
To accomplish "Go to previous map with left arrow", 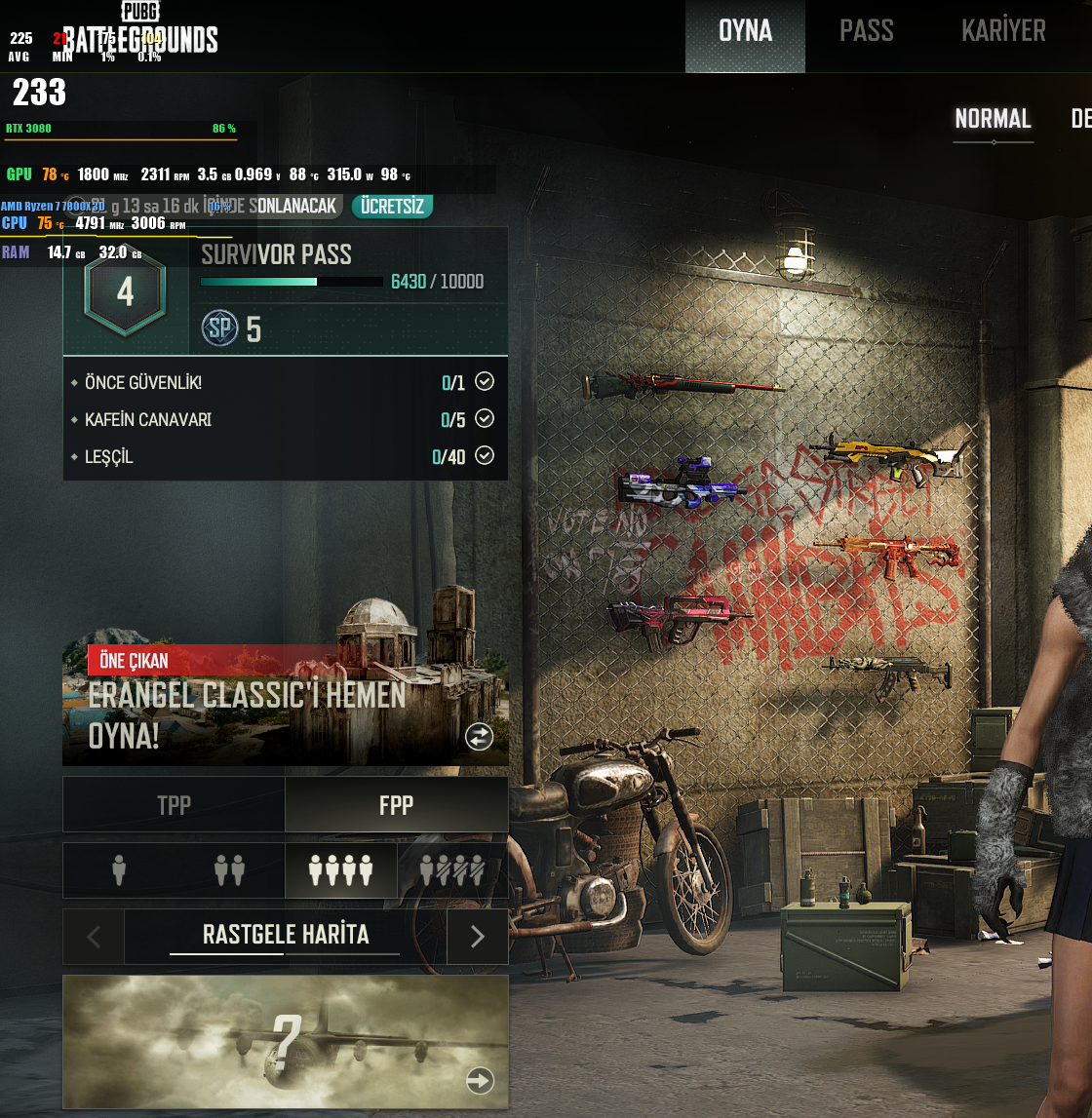I will point(94,937).
